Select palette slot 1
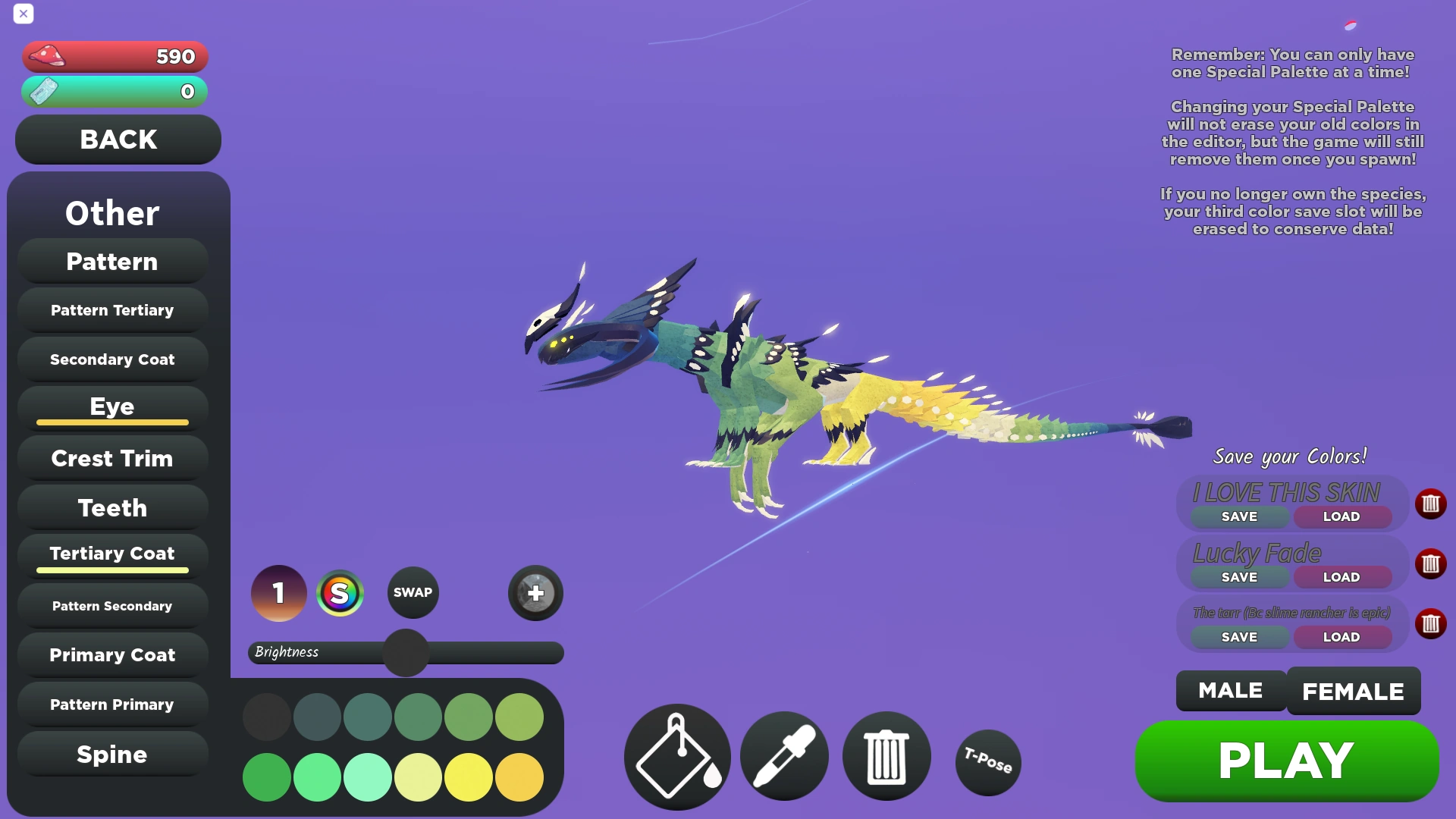This screenshot has width=1456, height=819. point(278,593)
